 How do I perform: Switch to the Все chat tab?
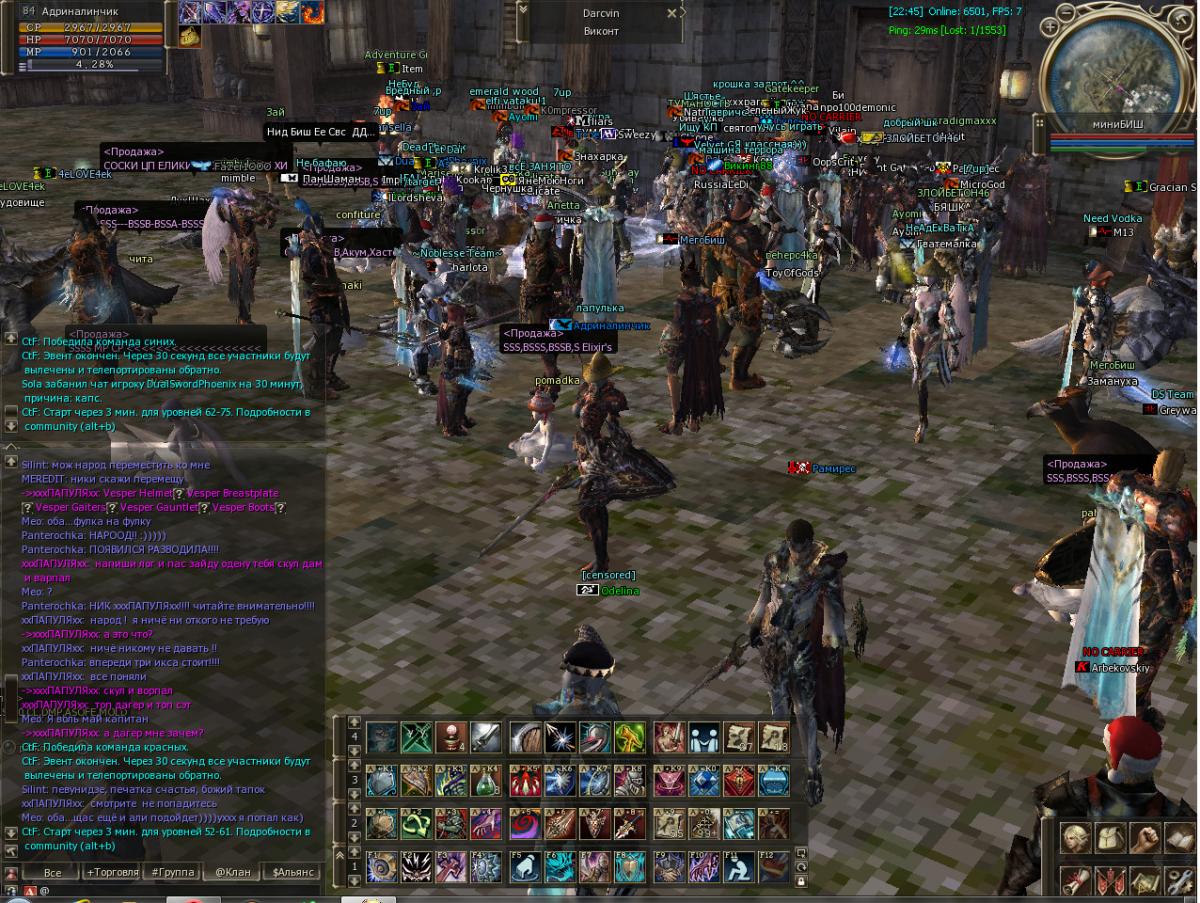click(x=52, y=872)
